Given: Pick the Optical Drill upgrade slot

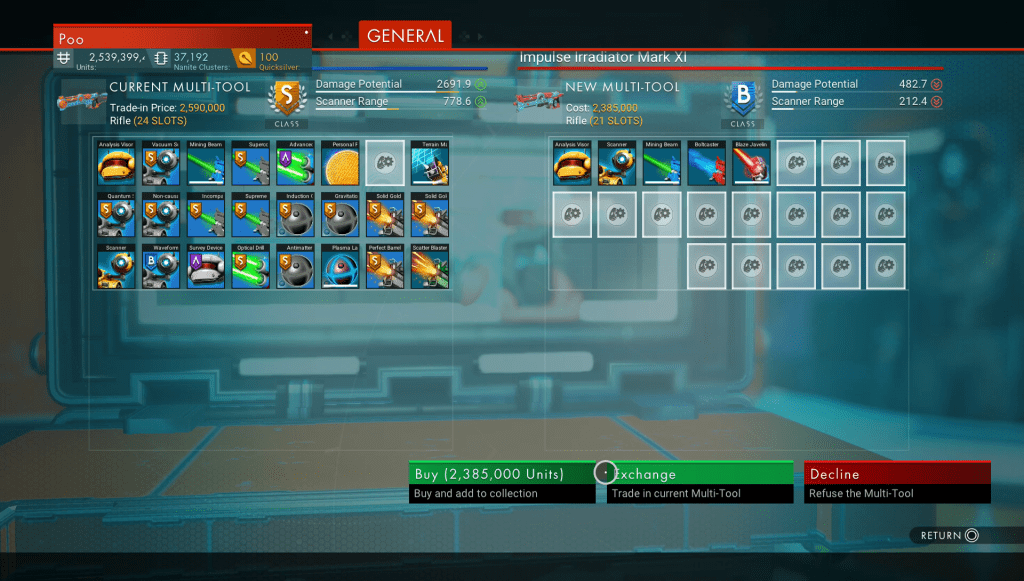Looking at the screenshot, I should (x=250, y=266).
